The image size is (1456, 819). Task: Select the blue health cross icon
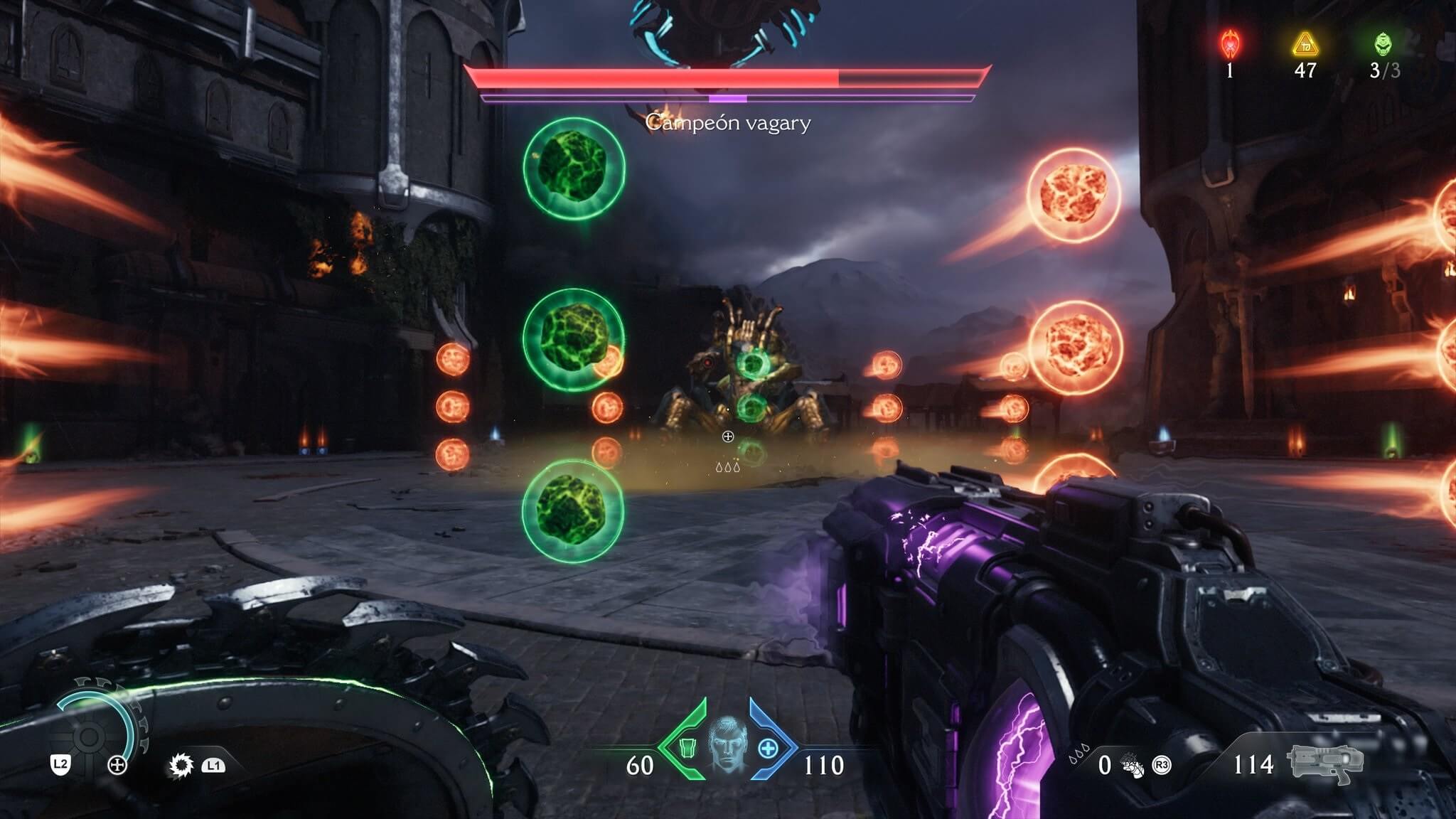click(769, 748)
